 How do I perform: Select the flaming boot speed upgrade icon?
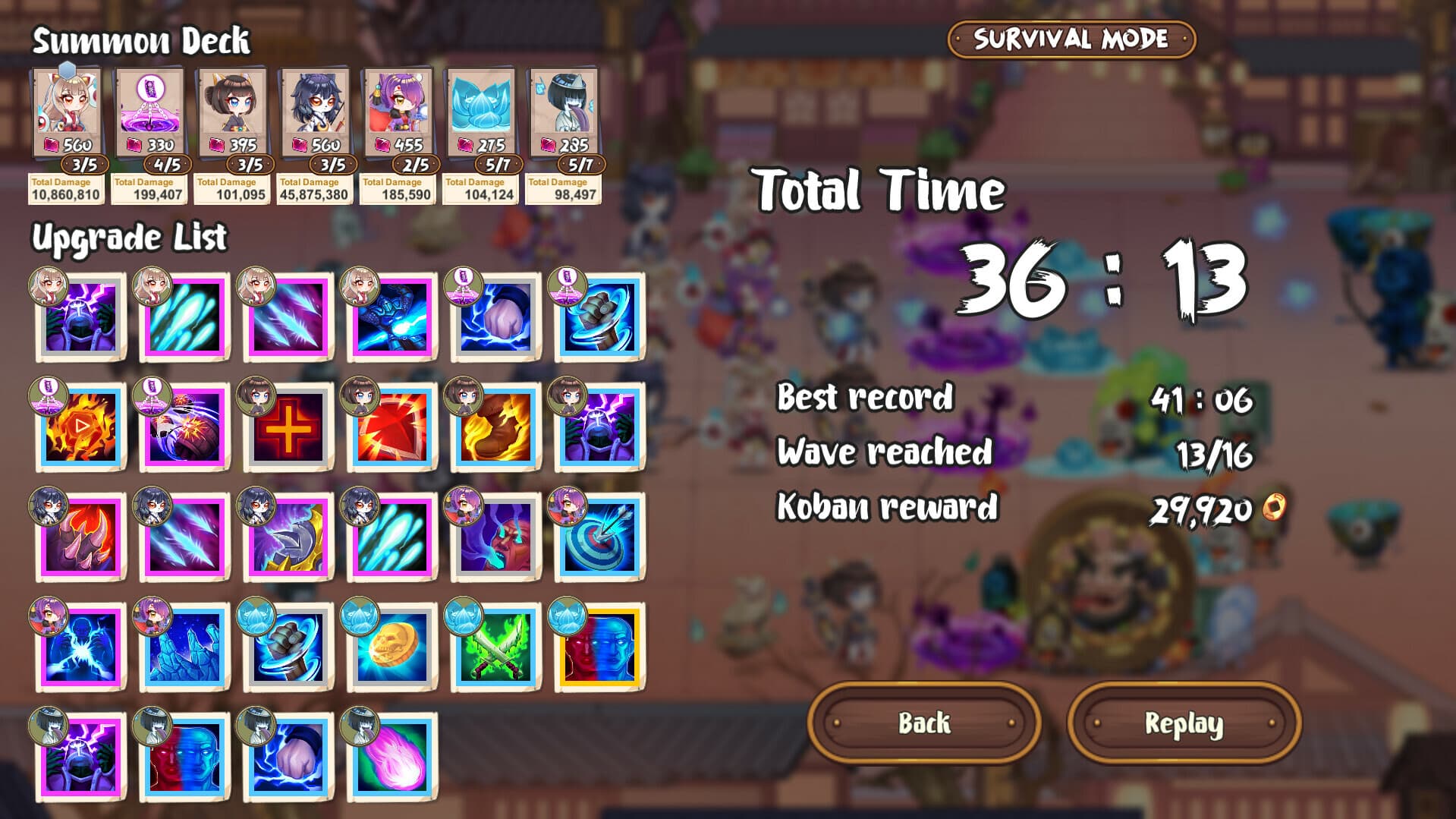click(x=493, y=429)
